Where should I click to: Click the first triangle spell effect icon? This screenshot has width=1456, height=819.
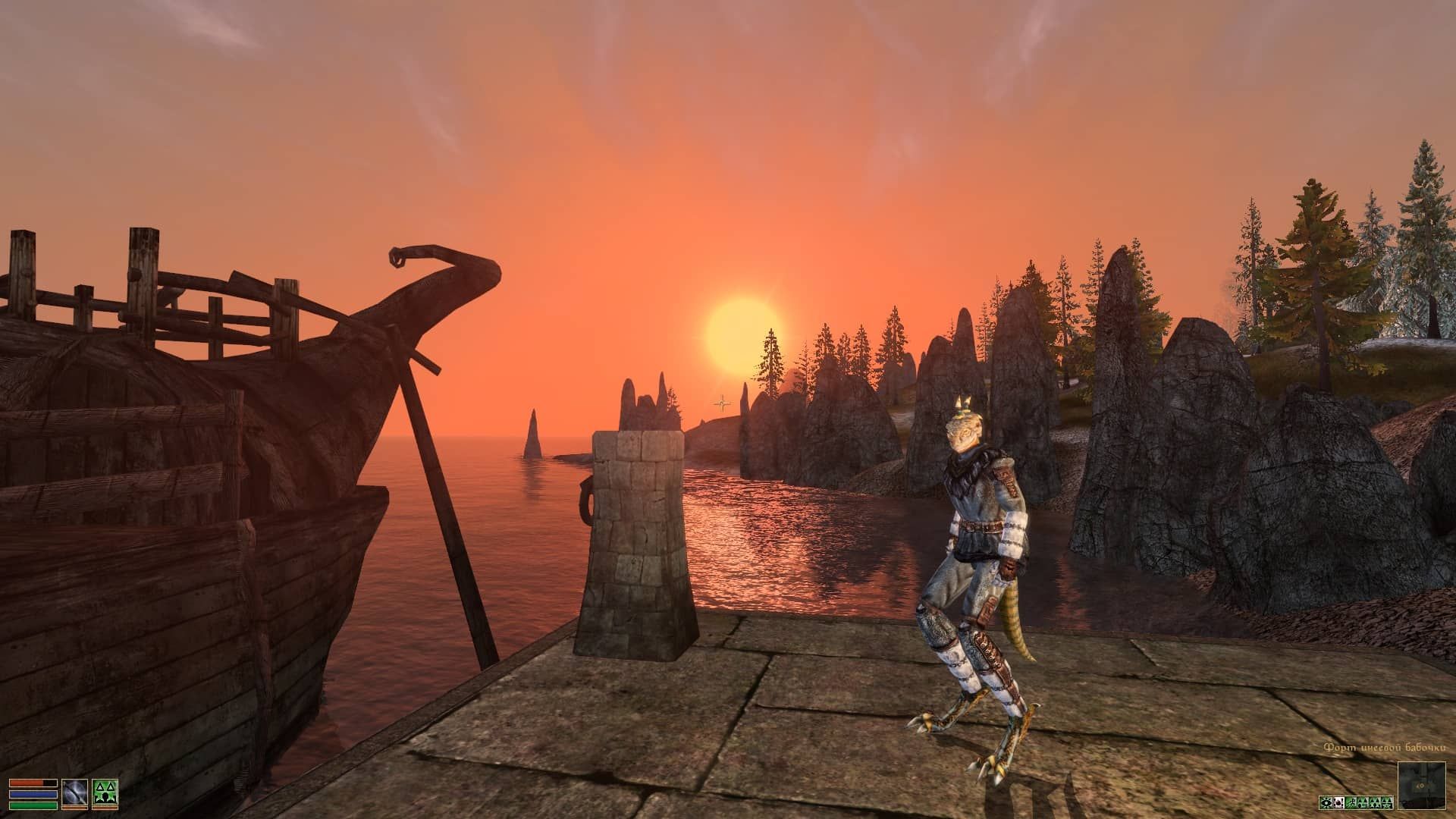(1363, 803)
